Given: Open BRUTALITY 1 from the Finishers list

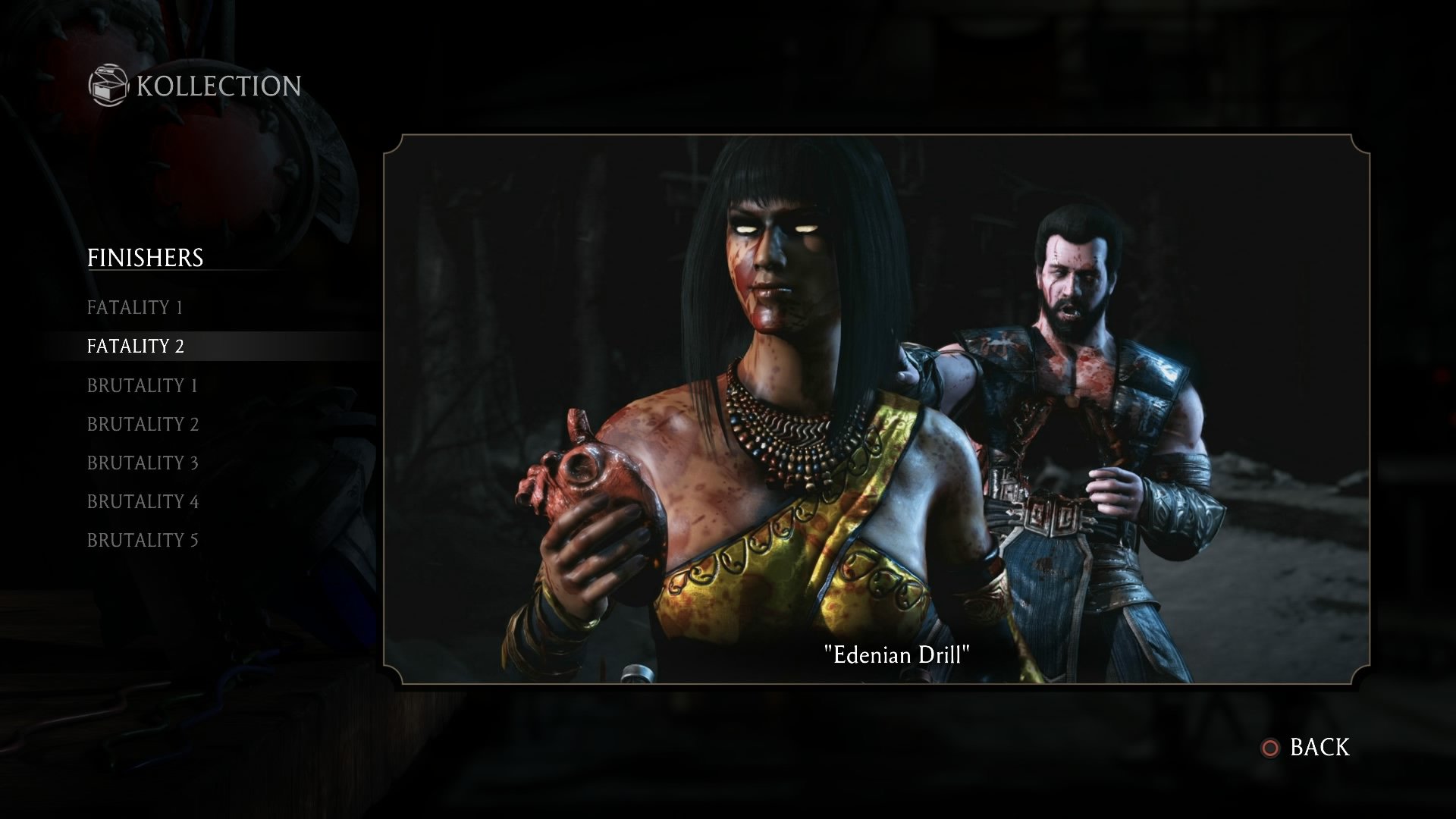Looking at the screenshot, I should pos(142,384).
